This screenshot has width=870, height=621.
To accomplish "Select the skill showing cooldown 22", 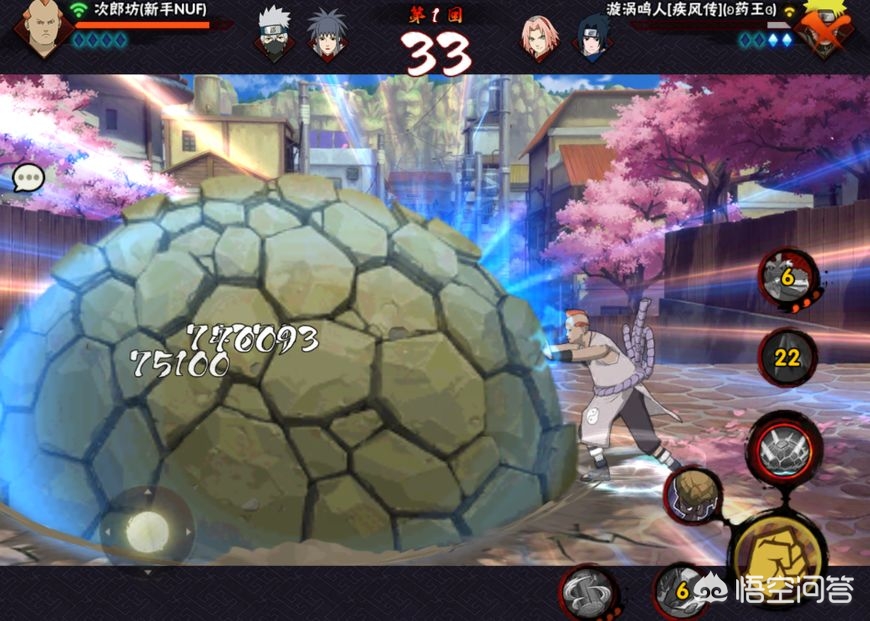I will click(788, 358).
